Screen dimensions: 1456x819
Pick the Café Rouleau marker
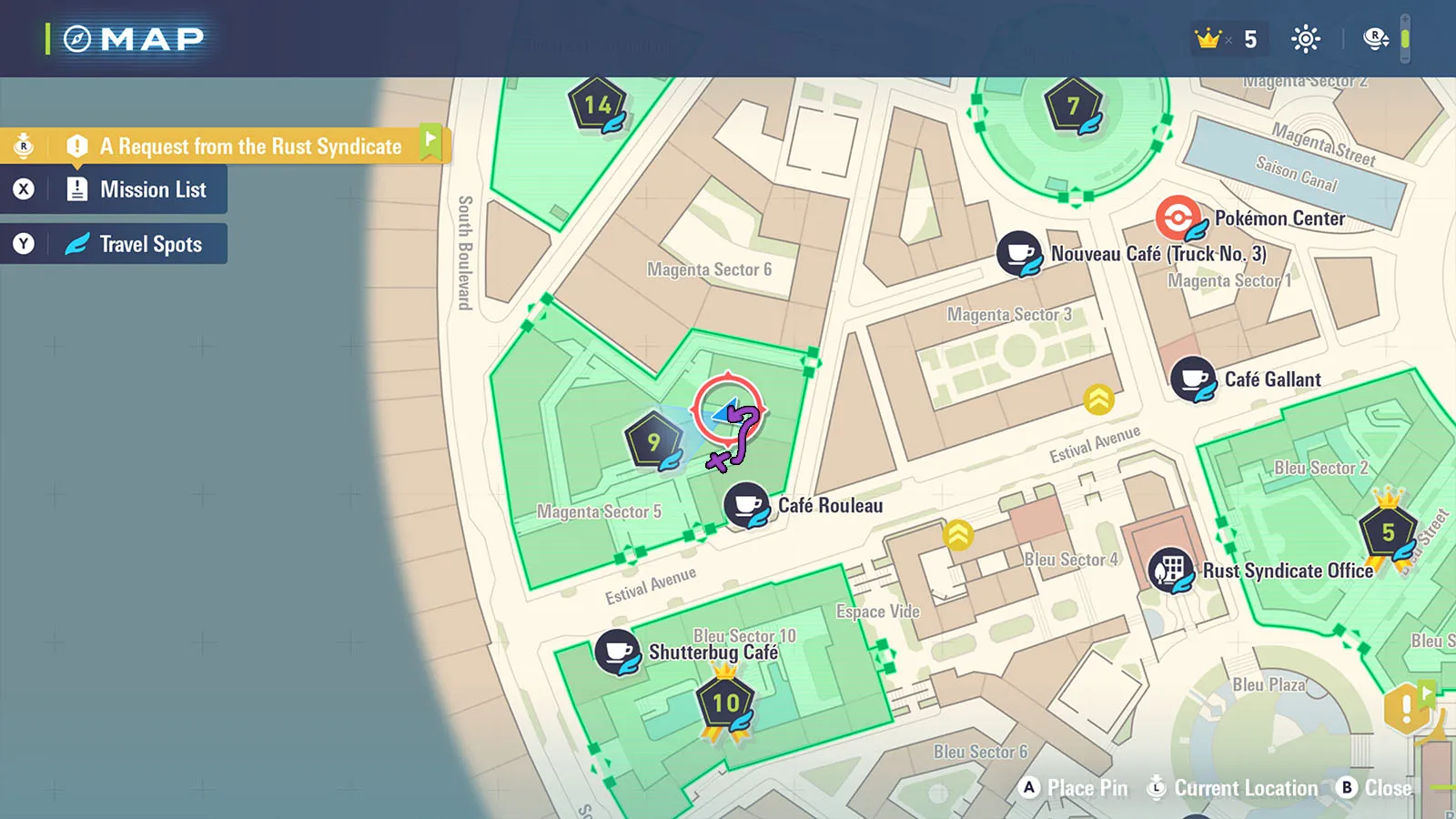click(x=747, y=504)
